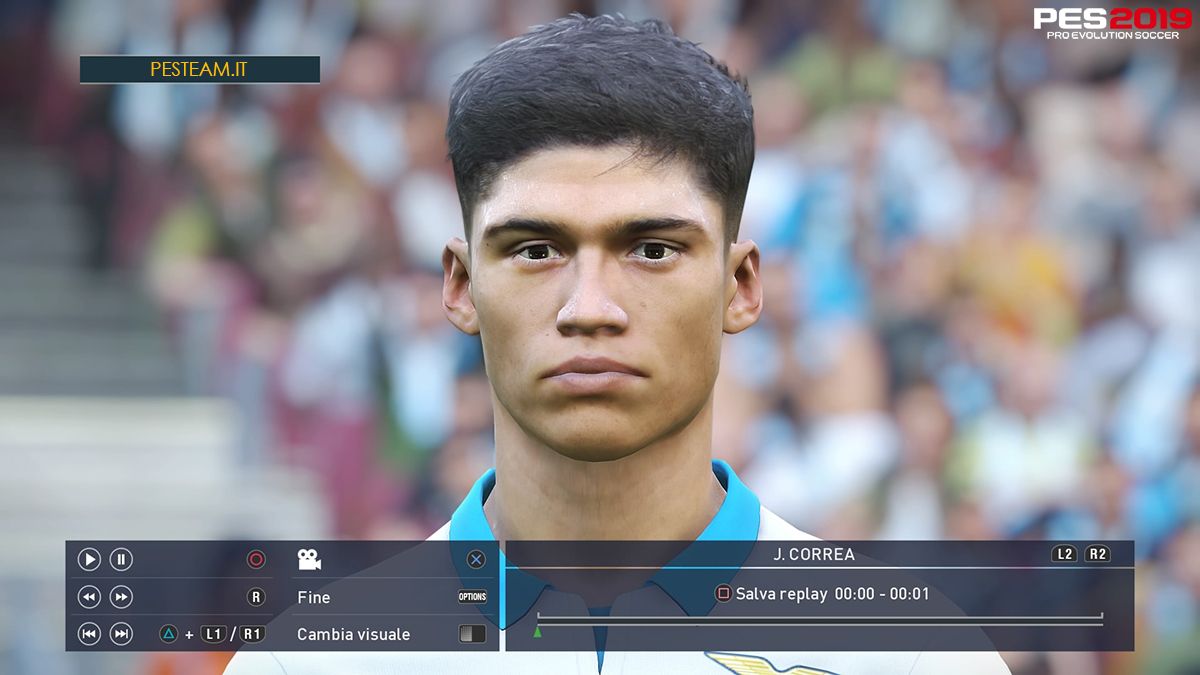Skip back to replay start

[x=89, y=633]
